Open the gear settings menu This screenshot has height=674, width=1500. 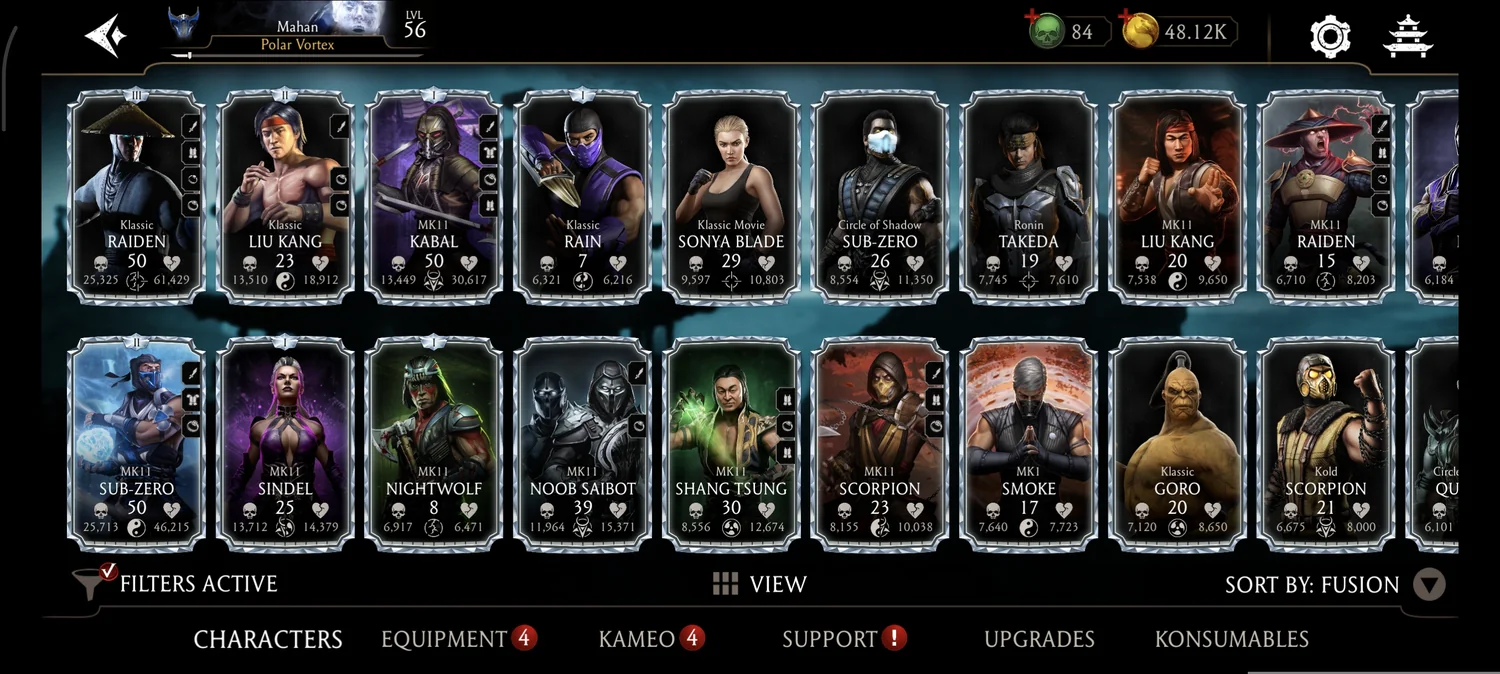tap(1330, 36)
